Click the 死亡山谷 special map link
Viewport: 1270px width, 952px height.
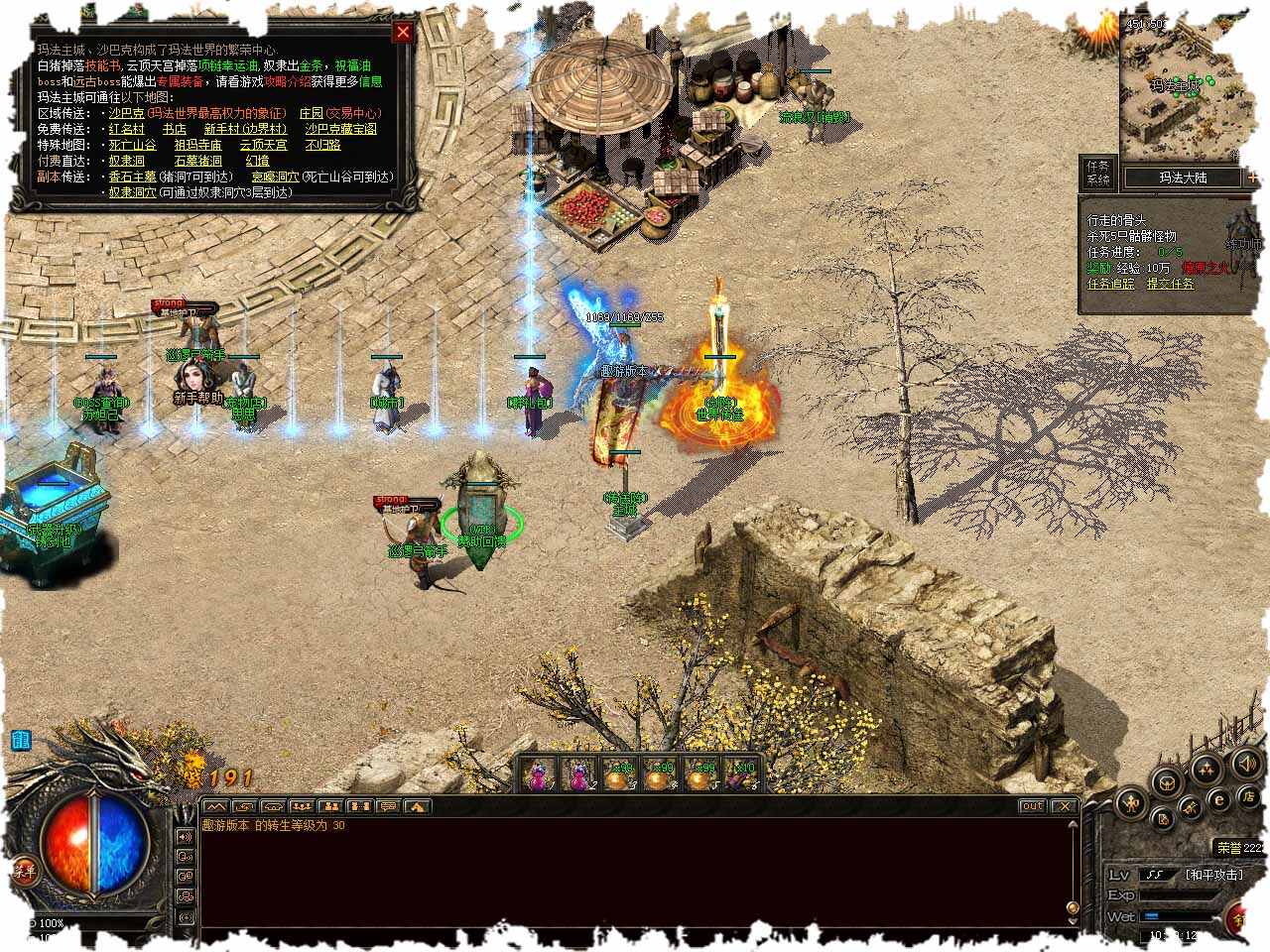point(132,145)
